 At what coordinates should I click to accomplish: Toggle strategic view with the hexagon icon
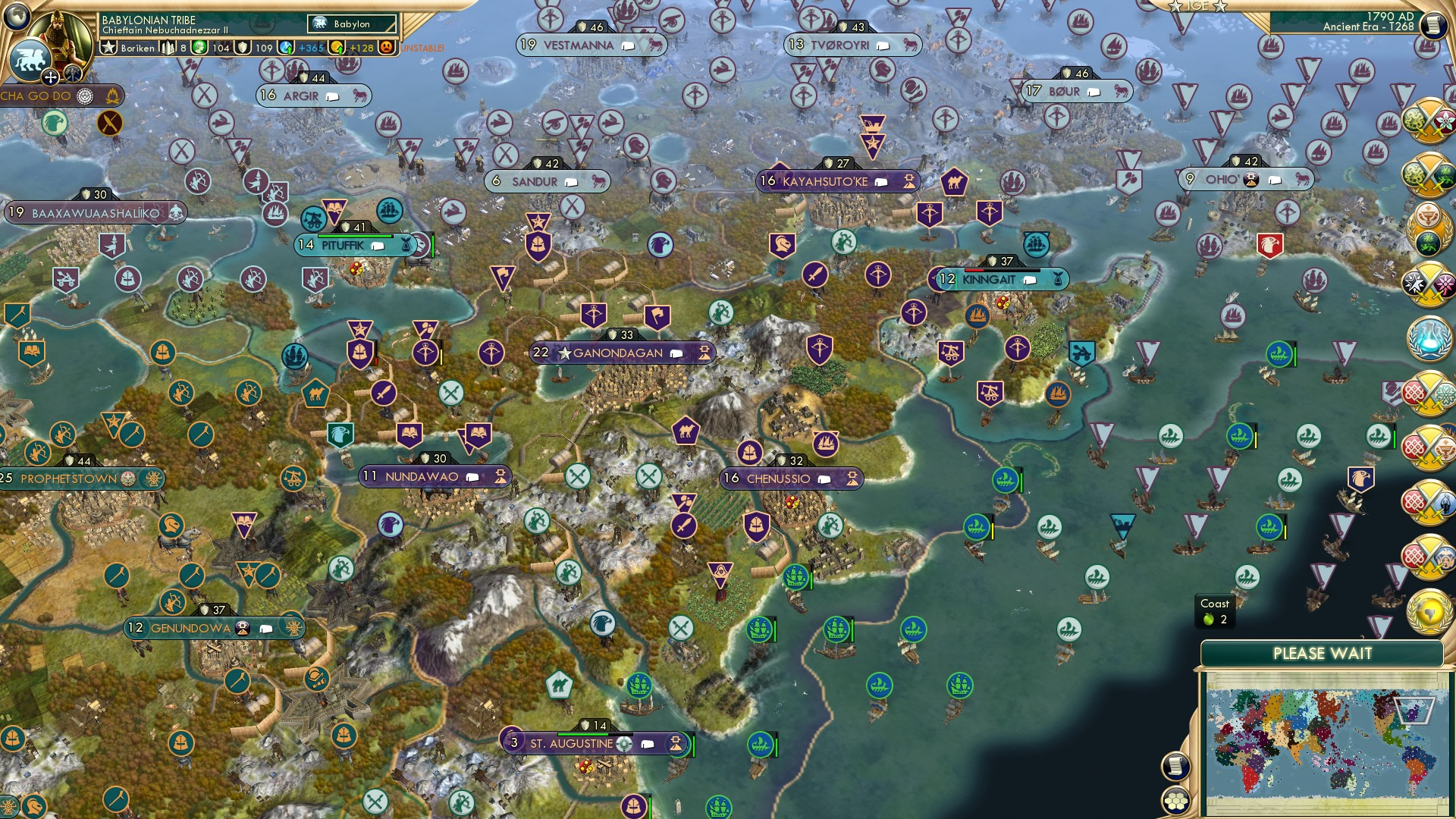coord(1176,801)
